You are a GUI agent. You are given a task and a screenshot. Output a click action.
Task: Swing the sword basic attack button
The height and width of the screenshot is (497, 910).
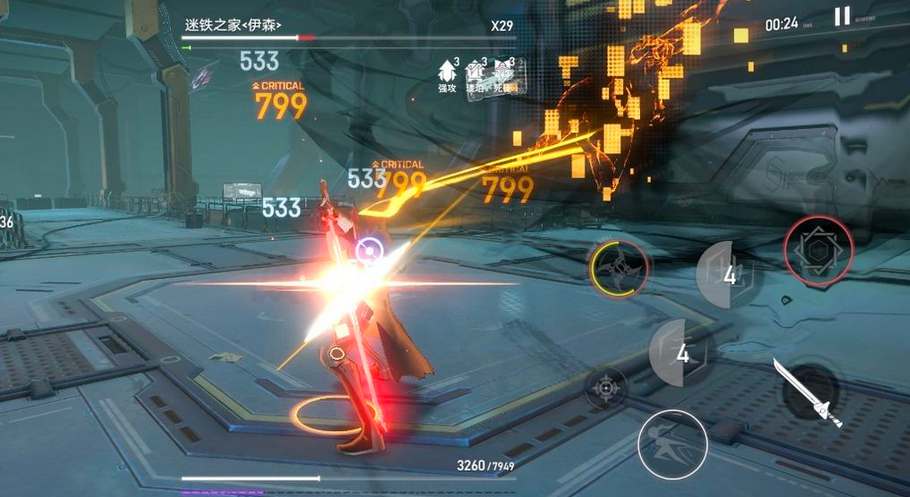pyautogui.click(x=807, y=392)
